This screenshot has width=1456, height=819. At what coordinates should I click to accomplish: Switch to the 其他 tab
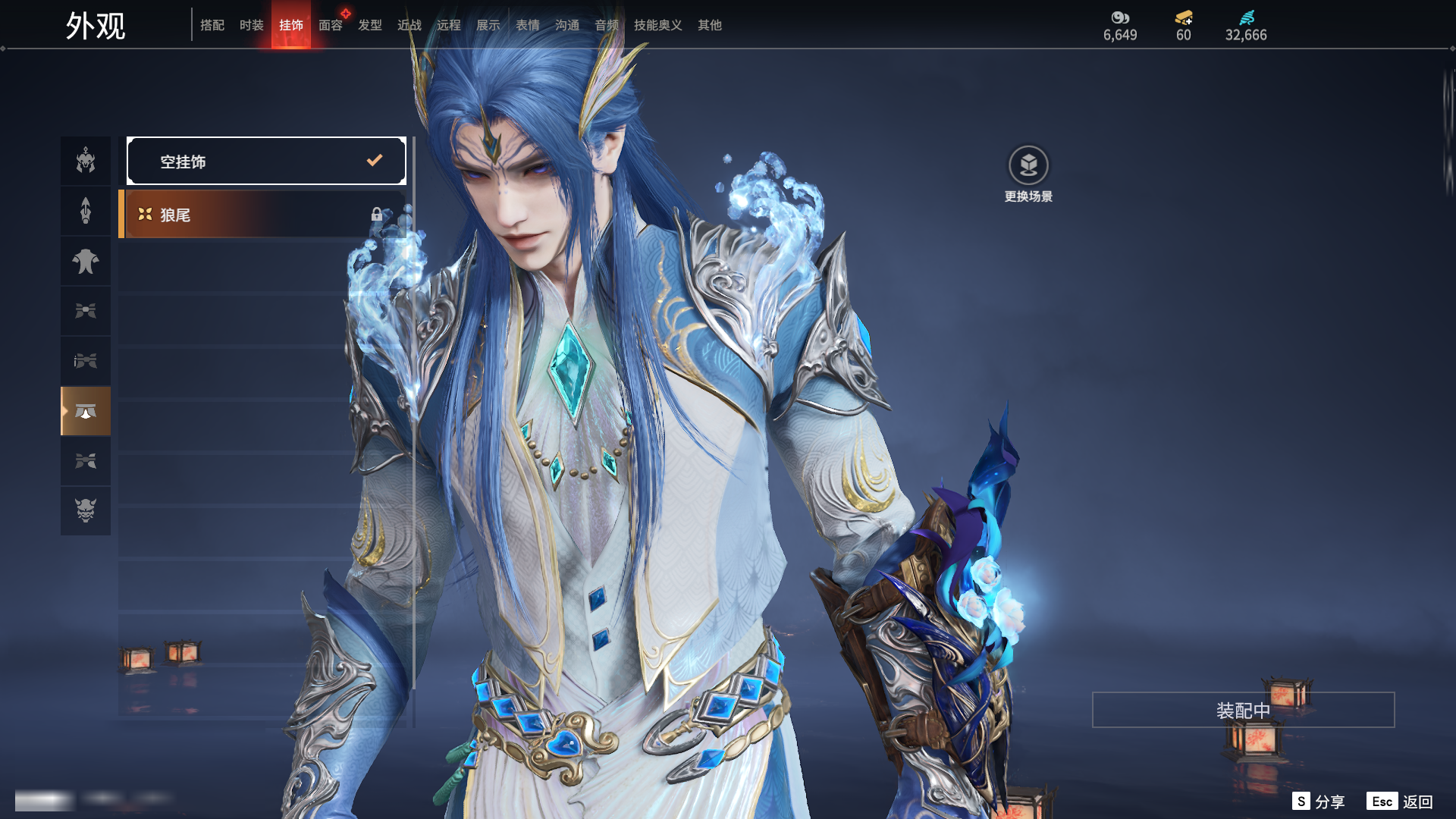point(709,25)
